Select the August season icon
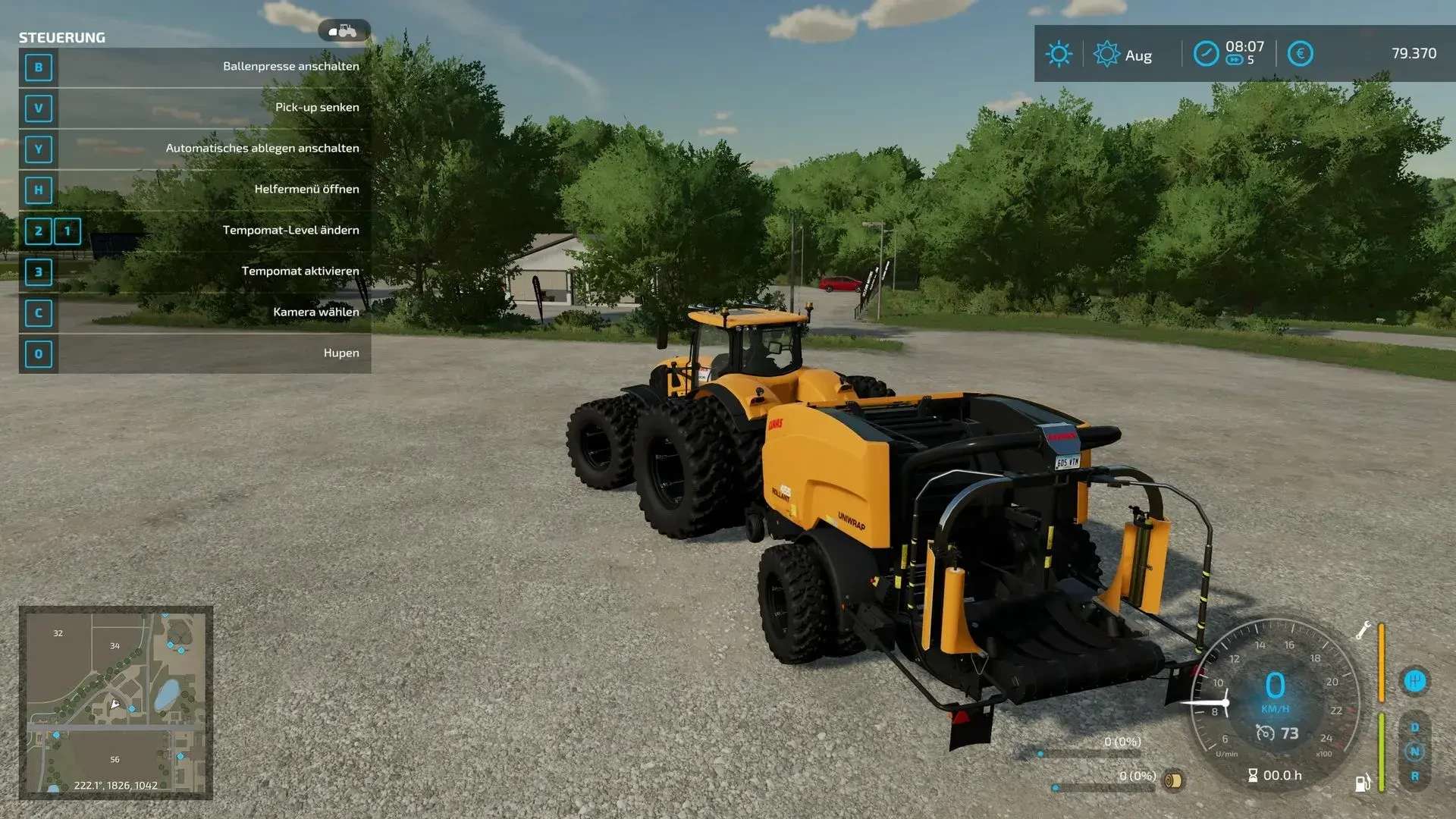This screenshot has height=819, width=1456. tap(1106, 54)
